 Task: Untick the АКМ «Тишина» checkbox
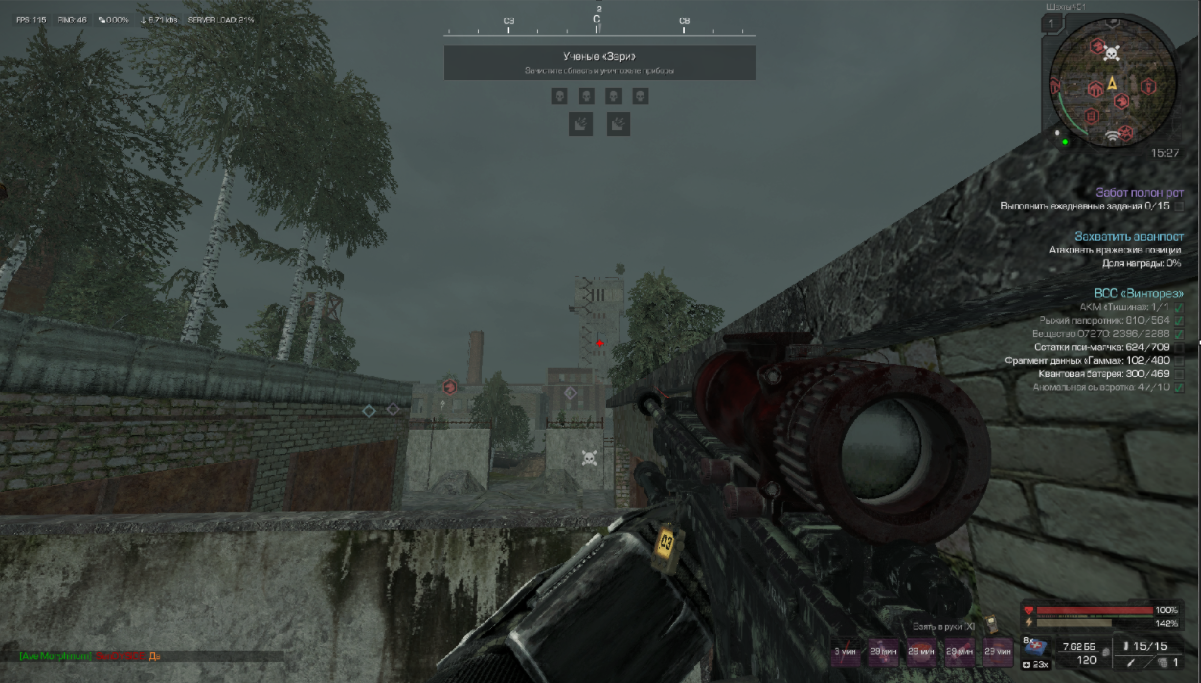1179,307
